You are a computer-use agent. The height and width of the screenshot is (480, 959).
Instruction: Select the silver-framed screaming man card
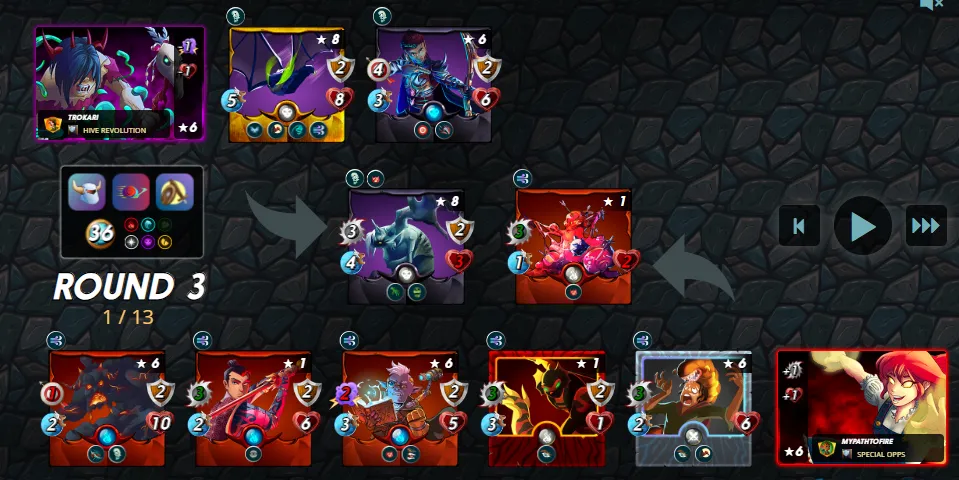[694, 408]
